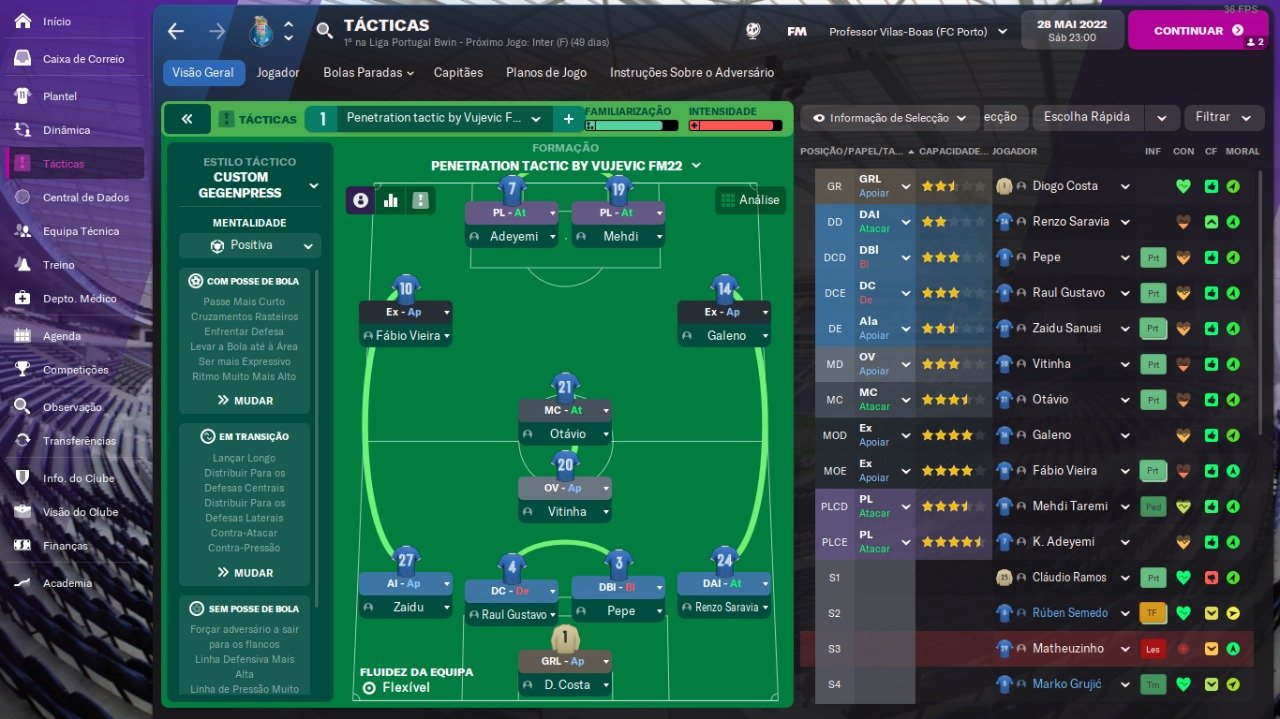Viewport: 1280px width, 719px height.
Task: Select Transferências from the sidebar
Action: pos(79,441)
